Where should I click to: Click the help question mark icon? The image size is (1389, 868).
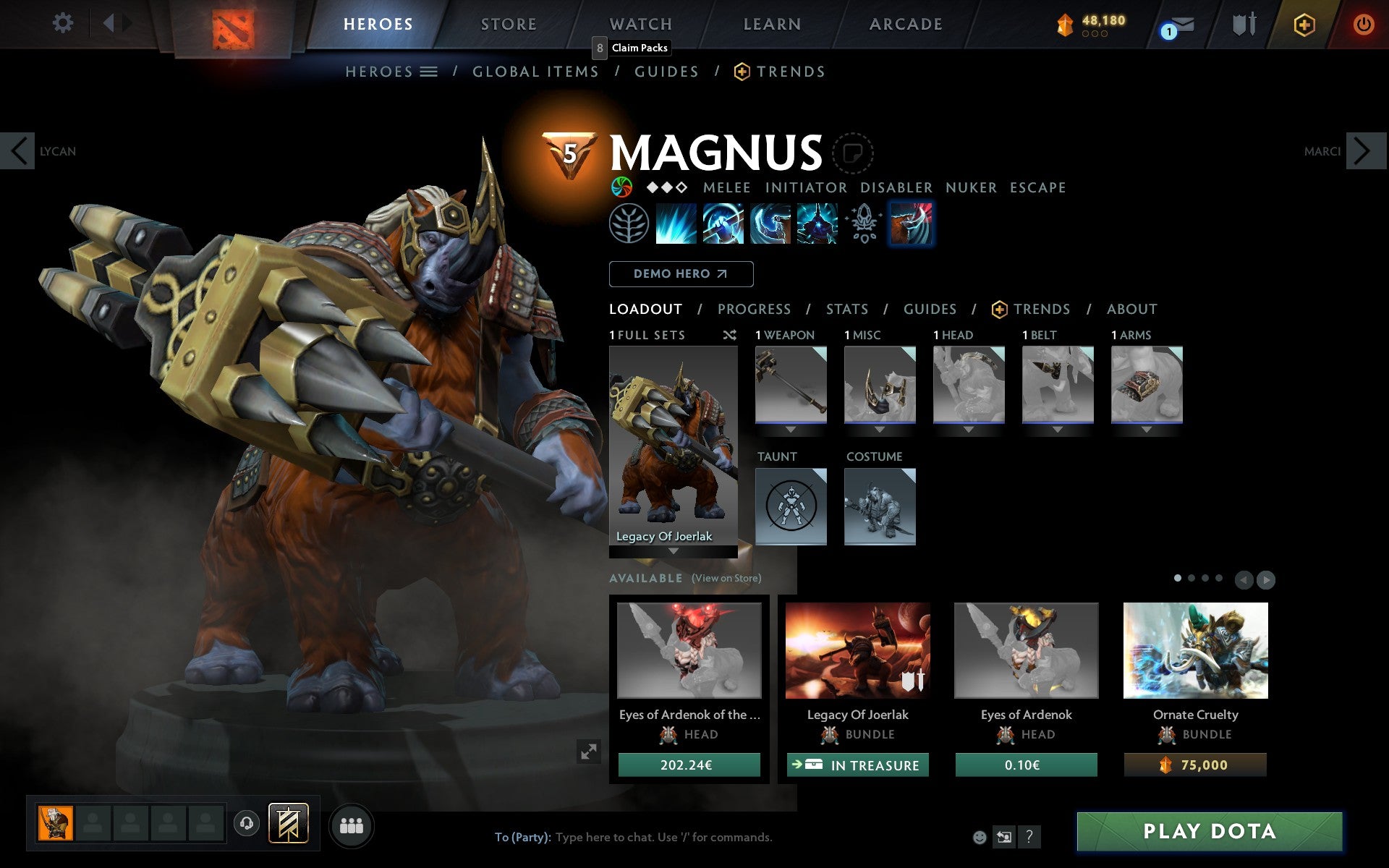point(1030,838)
